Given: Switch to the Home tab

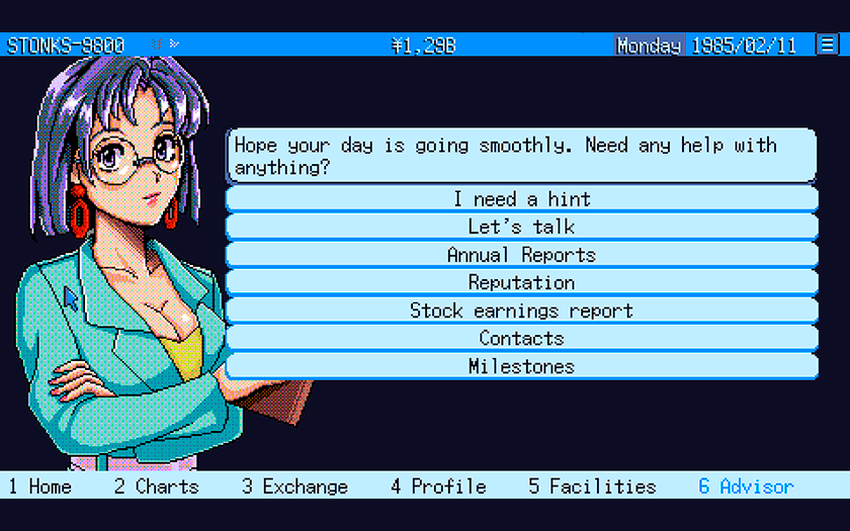Looking at the screenshot, I should point(40,487).
